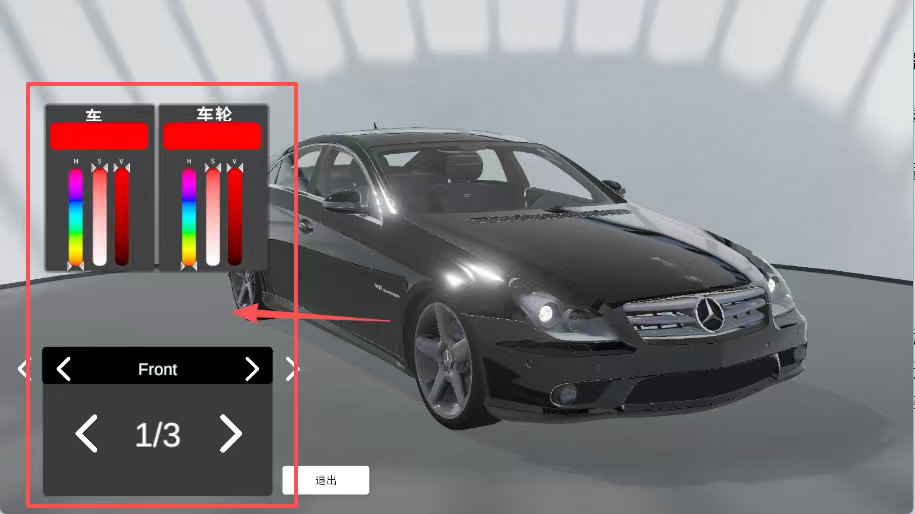Adjust the saturation slider for 车 color
Viewport: 915px width, 514px height.
[x=99, y=216]
